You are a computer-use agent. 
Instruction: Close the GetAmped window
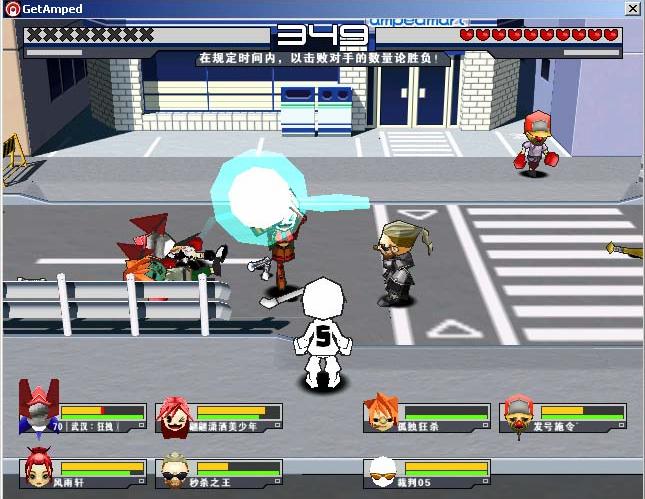[x=632, y=9]
